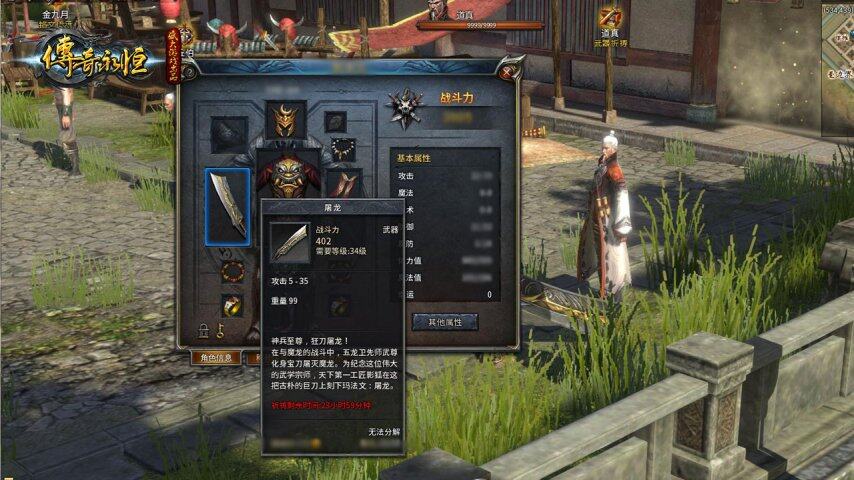Open the 其他属性 button
Viewport: 854px width, 480px height.
(x=445, y=322)
